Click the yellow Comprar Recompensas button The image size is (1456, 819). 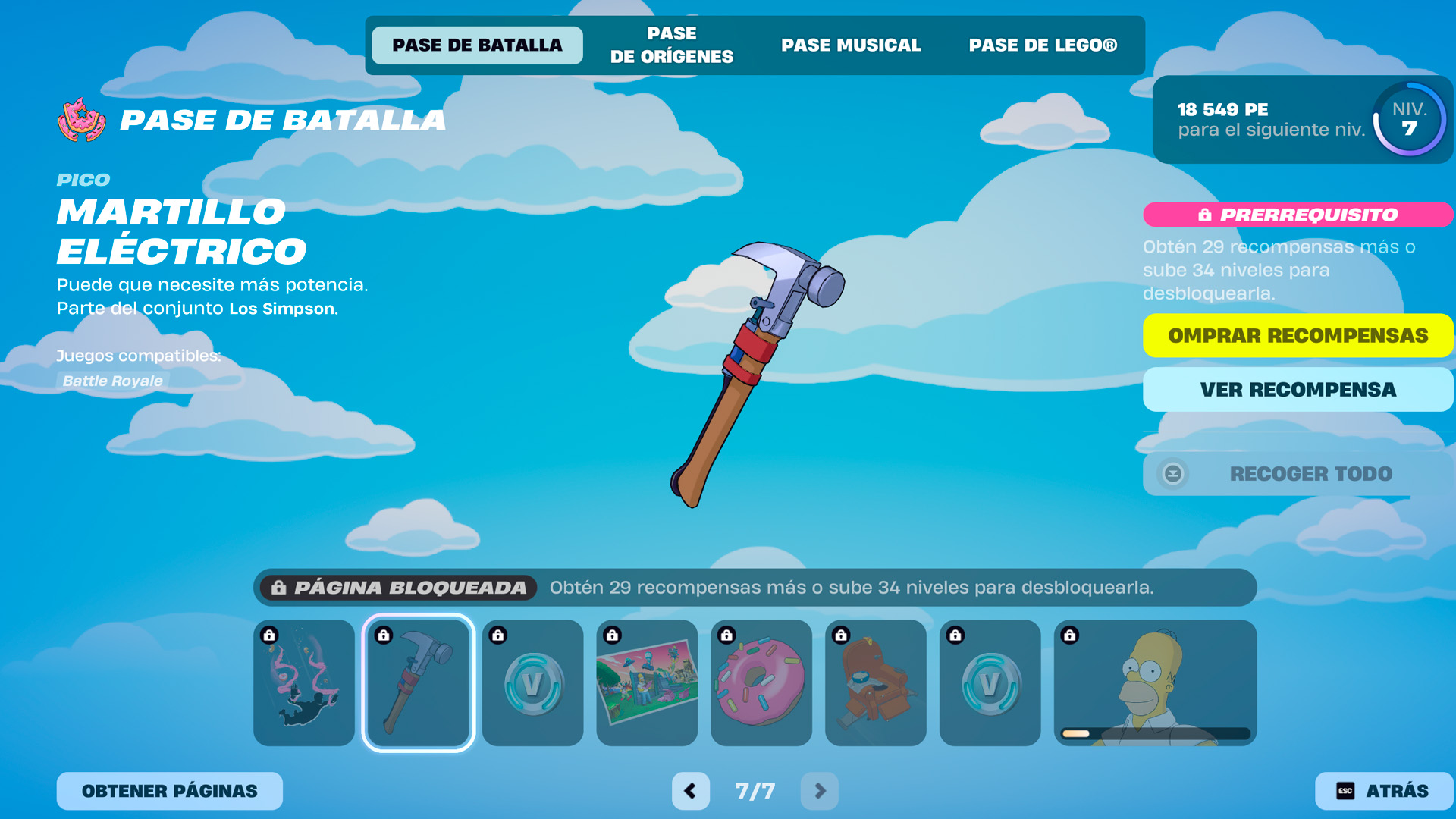click(x=1298, y=335)
